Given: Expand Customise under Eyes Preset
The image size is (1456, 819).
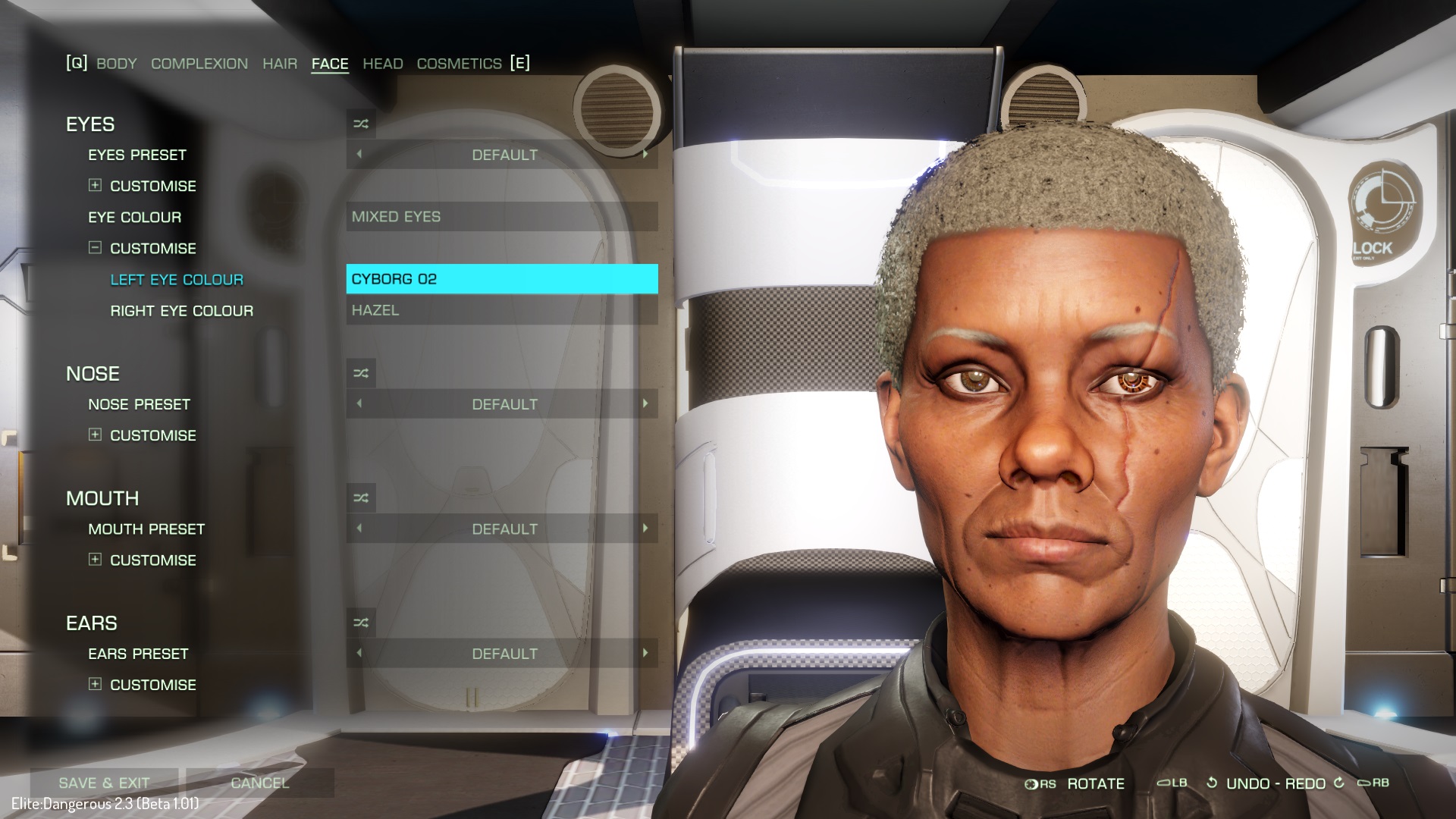Looking at the screenshot, I should click(x=96, y=186).
